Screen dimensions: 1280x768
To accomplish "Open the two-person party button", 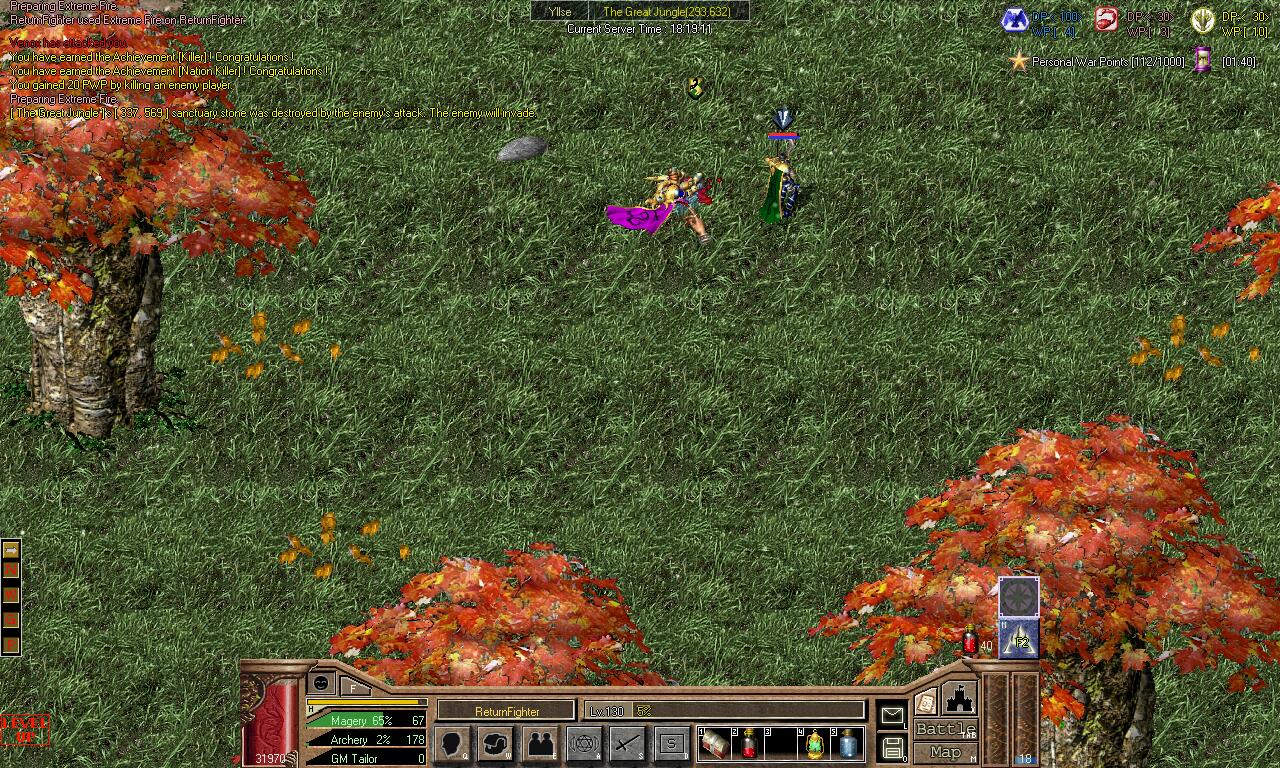I will tap(540, 744).
